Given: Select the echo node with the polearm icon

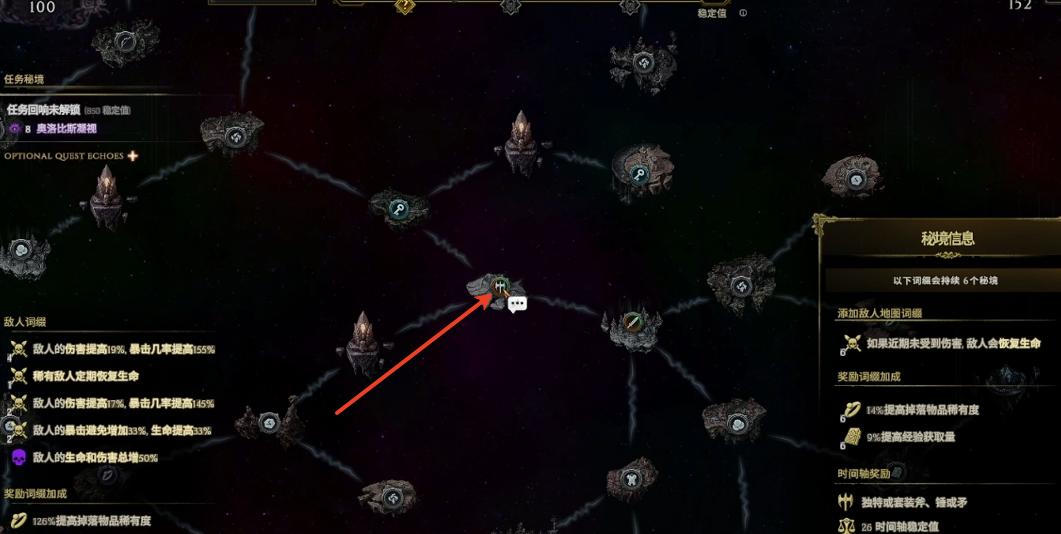Looking at the screenshot, I should (499, 288).
